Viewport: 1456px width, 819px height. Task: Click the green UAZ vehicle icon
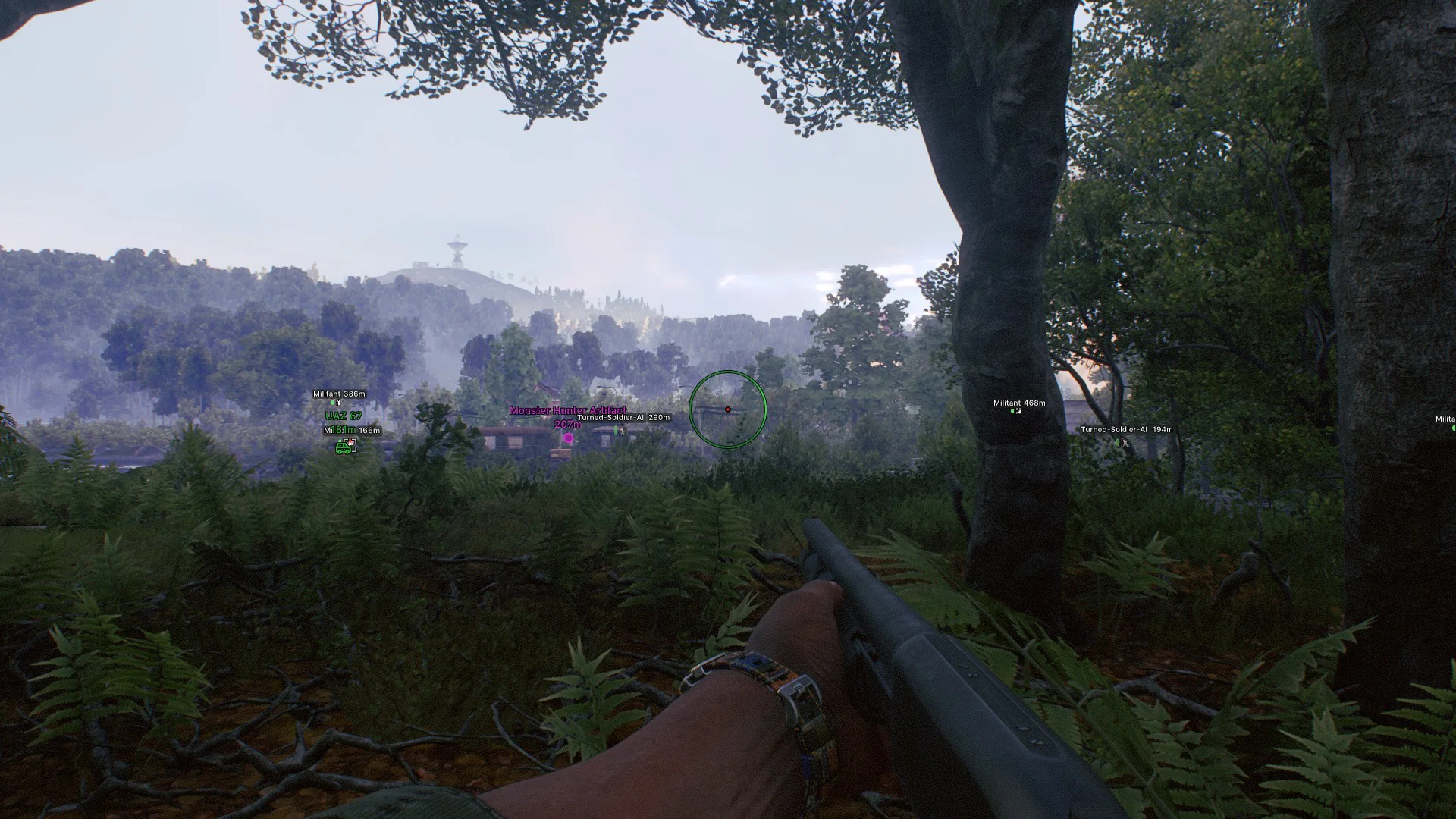(344, 448)
